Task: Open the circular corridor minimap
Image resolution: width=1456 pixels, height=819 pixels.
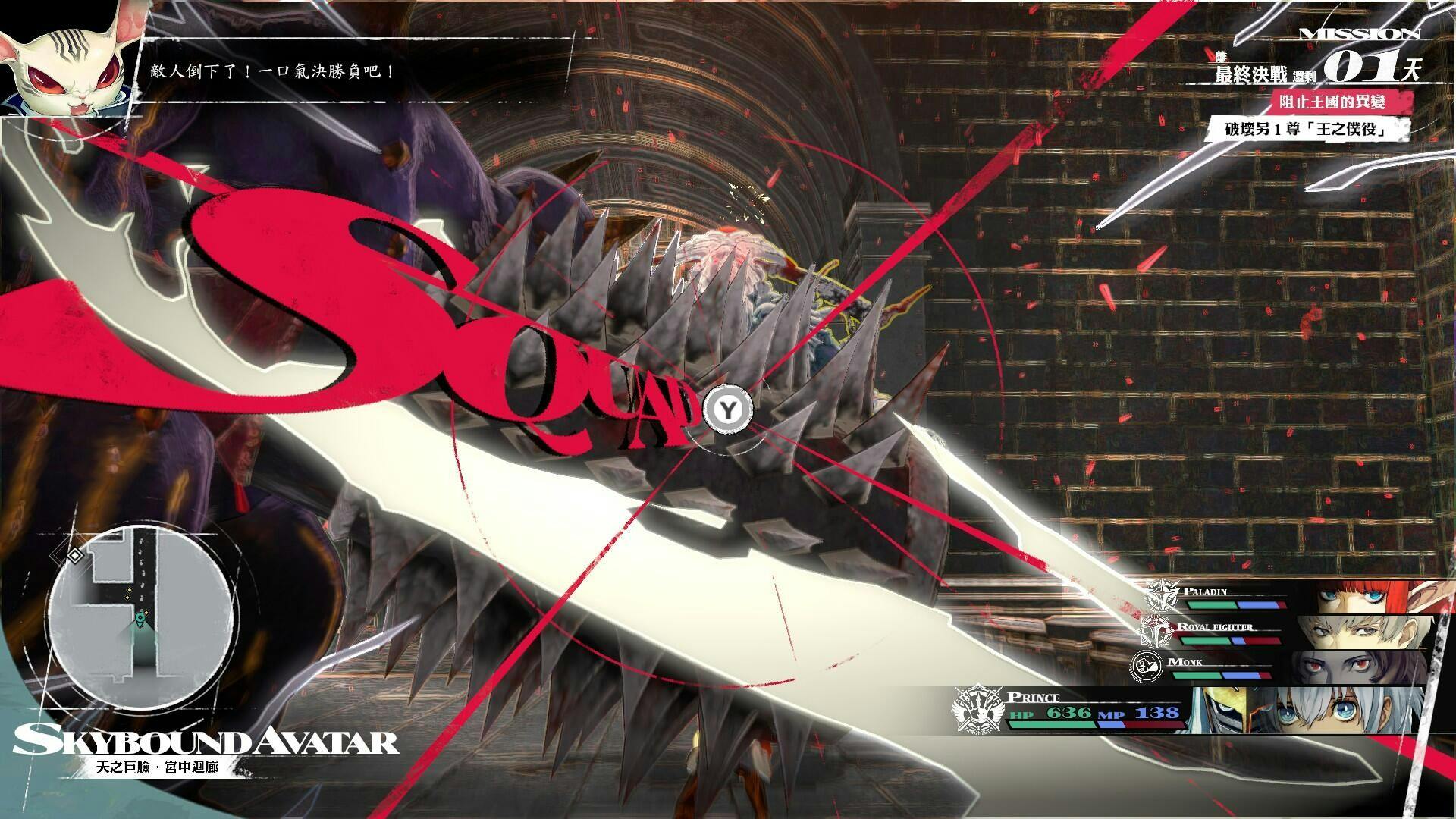Action: (x=140, y=615)
